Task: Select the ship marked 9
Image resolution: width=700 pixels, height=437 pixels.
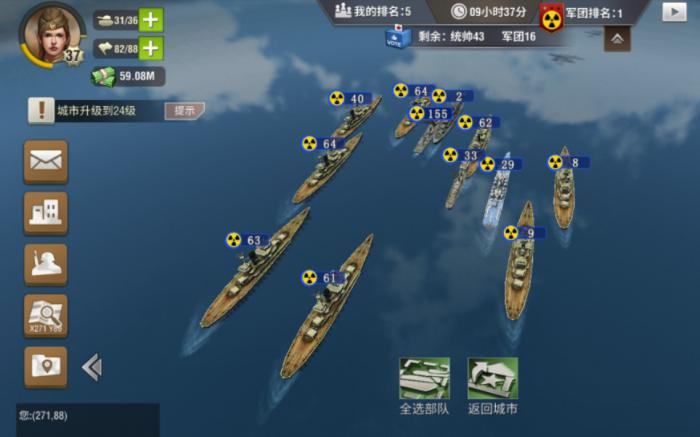Action: pyautogui.click(x=520, y=262)
